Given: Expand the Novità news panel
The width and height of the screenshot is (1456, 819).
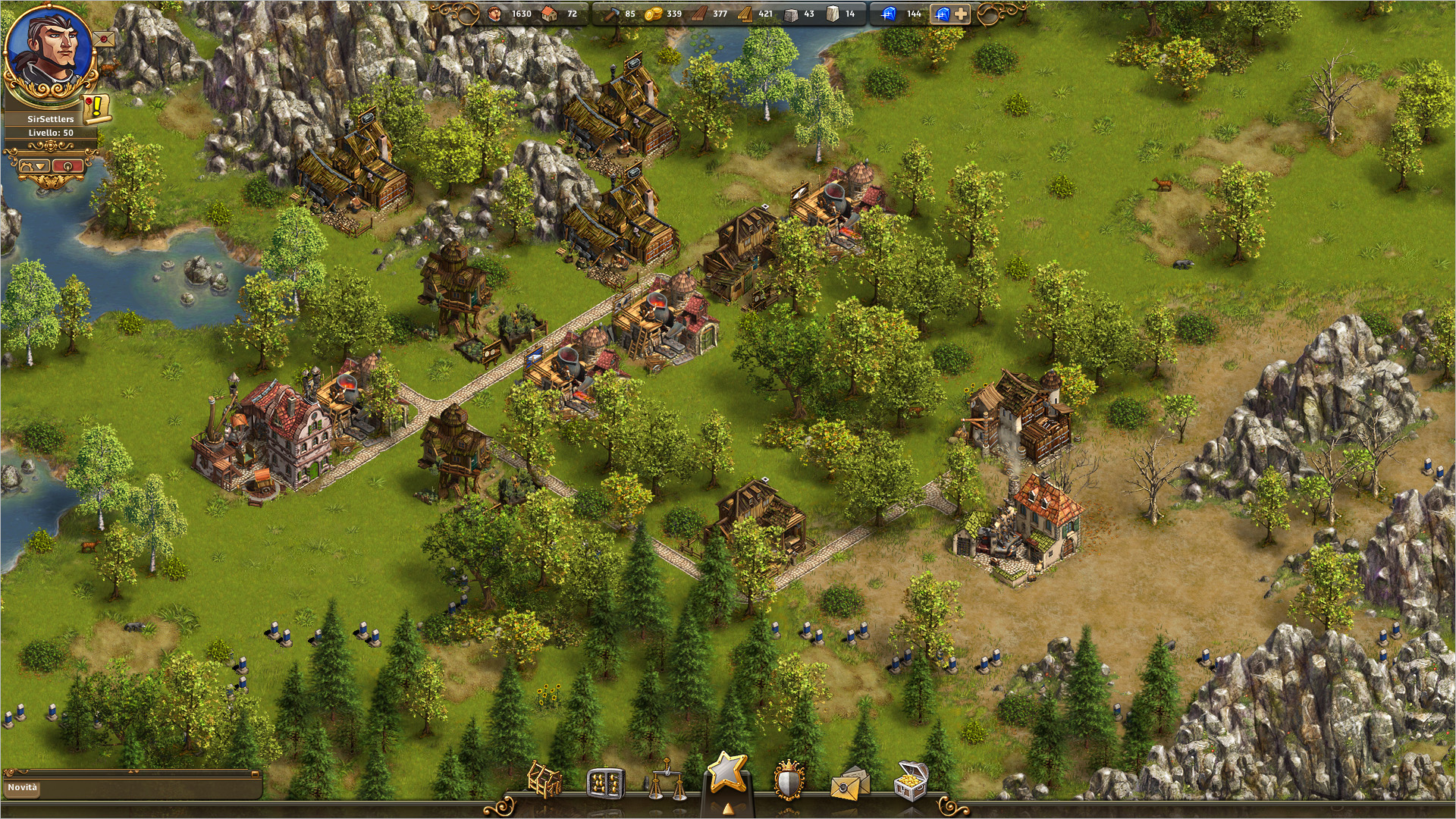Looking at the screenshot, I should (x=133, y=773).
